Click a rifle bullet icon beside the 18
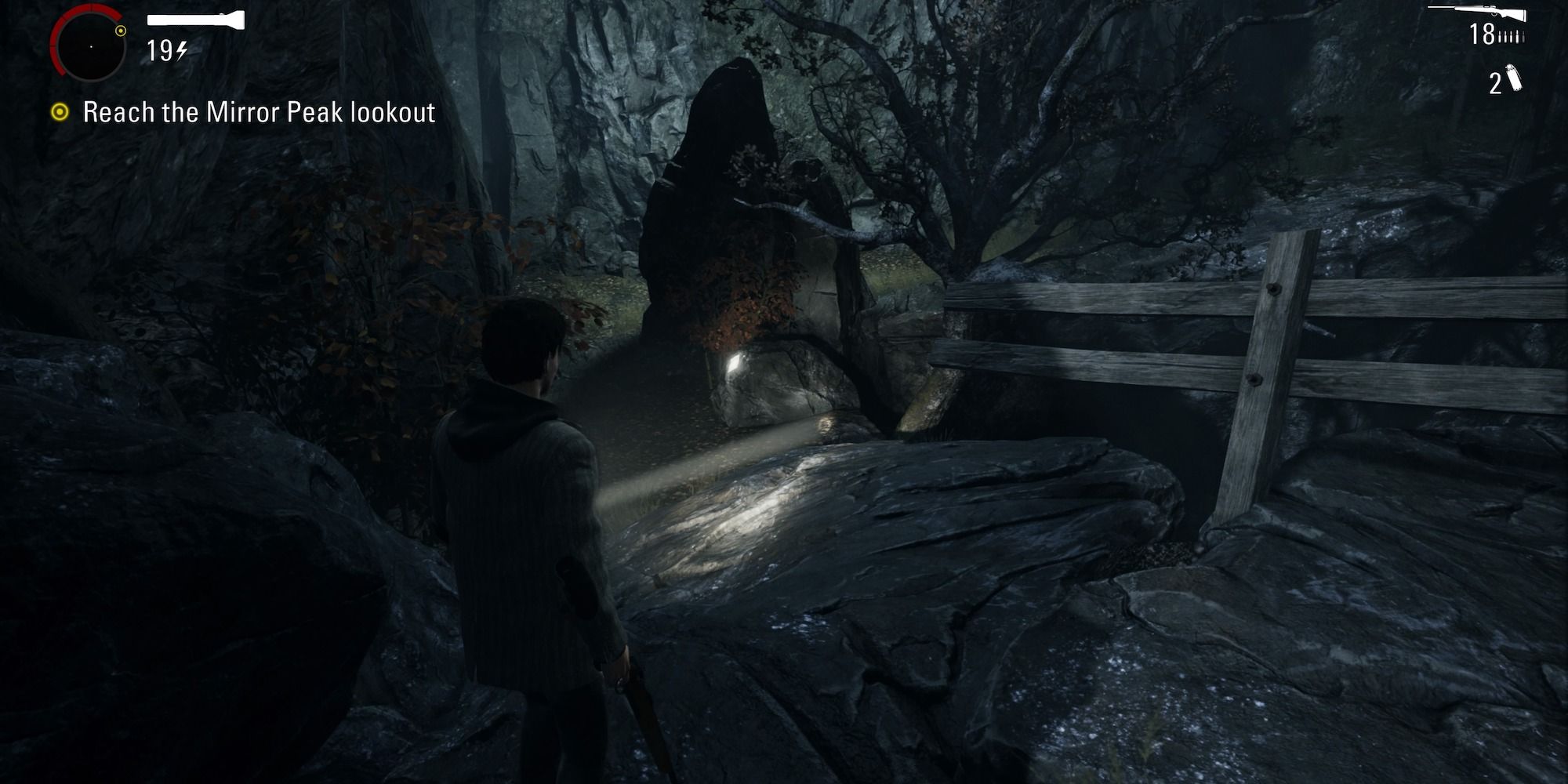The image size is (1568, 784). coord(1512,35)
